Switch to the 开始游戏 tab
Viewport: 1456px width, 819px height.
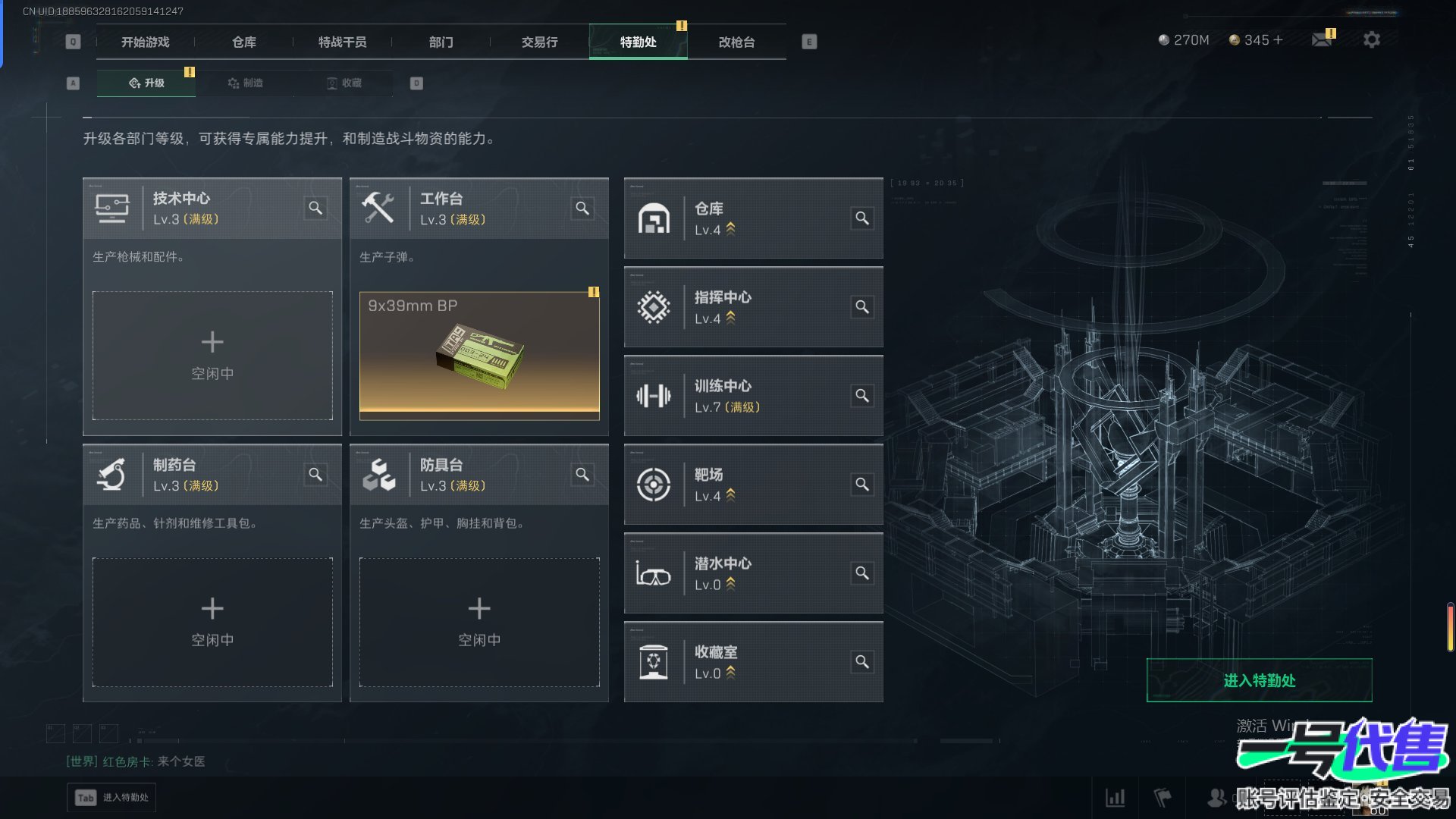(x=145, y=42)
